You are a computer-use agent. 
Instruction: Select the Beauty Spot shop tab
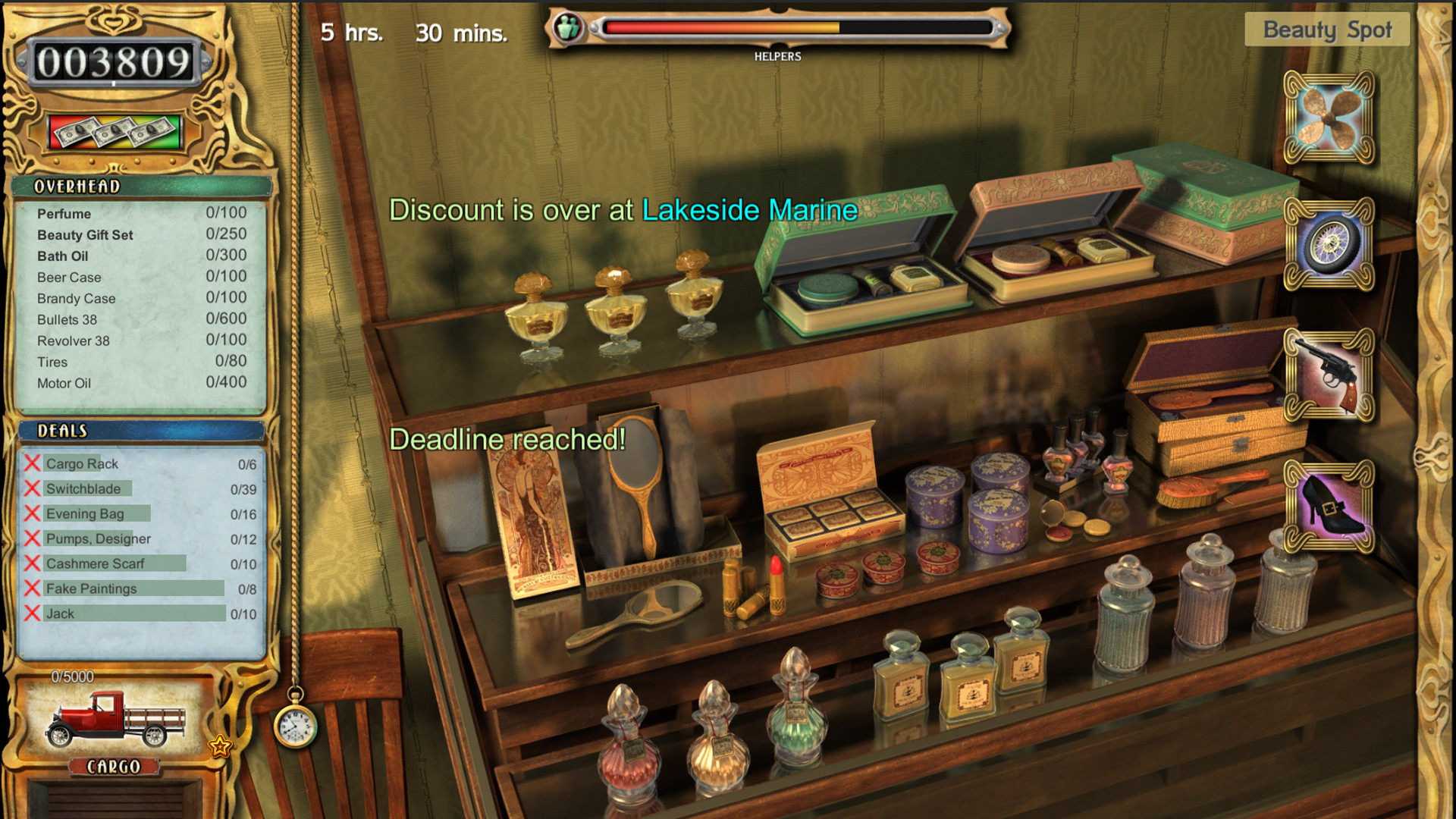click(1326, 30)
